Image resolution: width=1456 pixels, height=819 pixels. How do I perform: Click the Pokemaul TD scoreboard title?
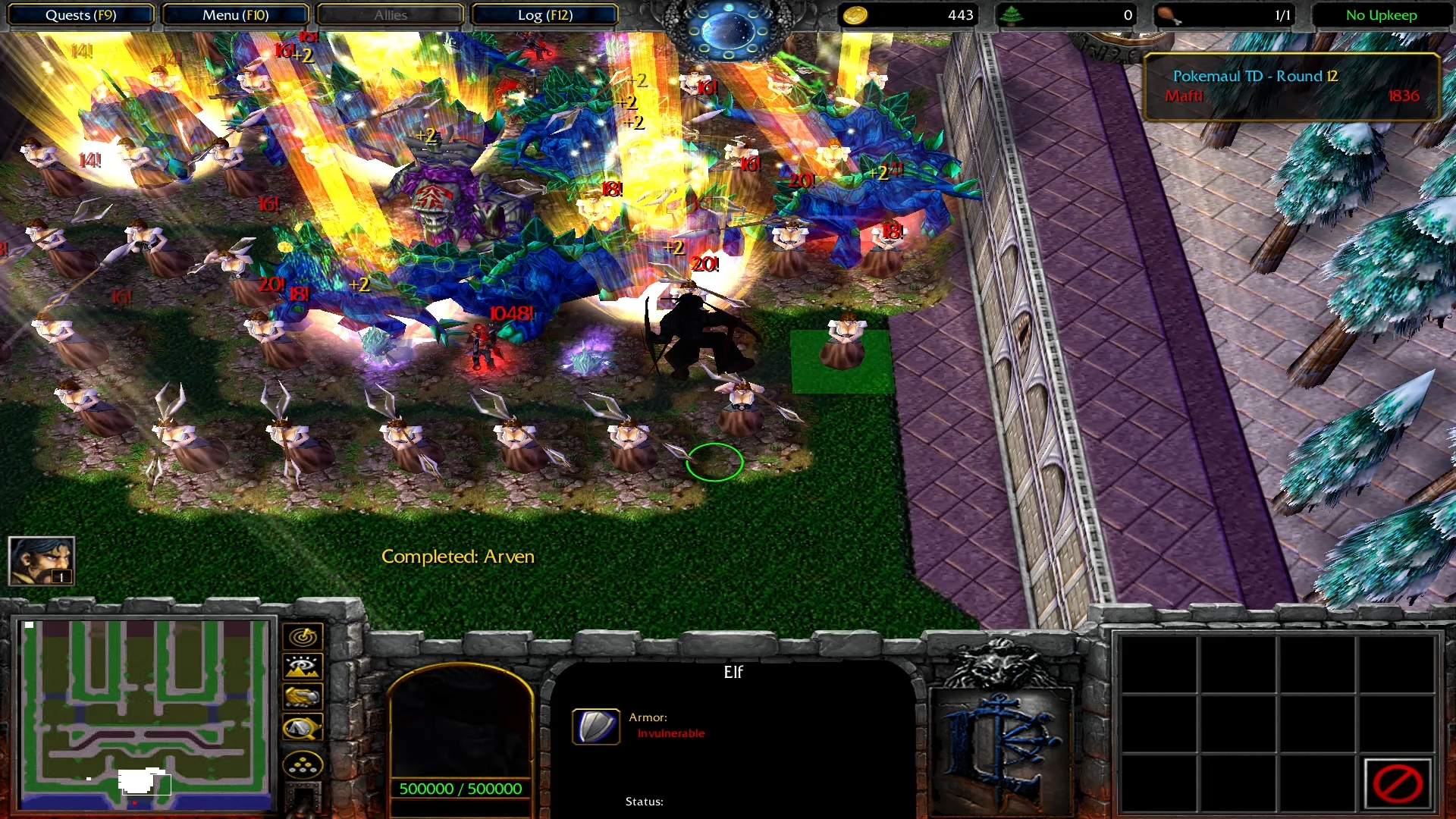1255,76
